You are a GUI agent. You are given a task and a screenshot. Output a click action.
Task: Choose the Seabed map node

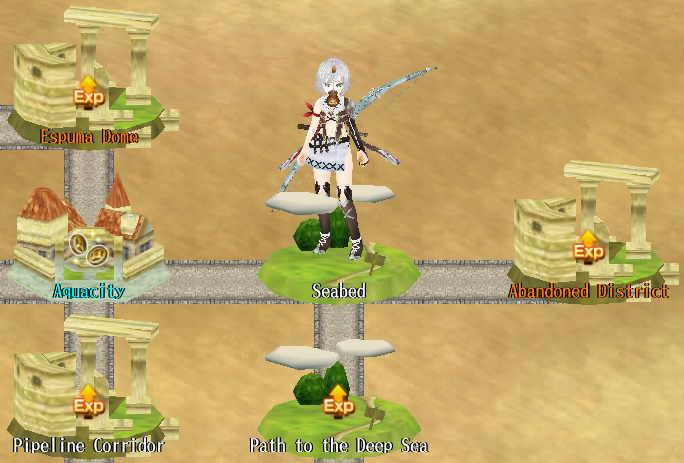(x=338, y=265)
